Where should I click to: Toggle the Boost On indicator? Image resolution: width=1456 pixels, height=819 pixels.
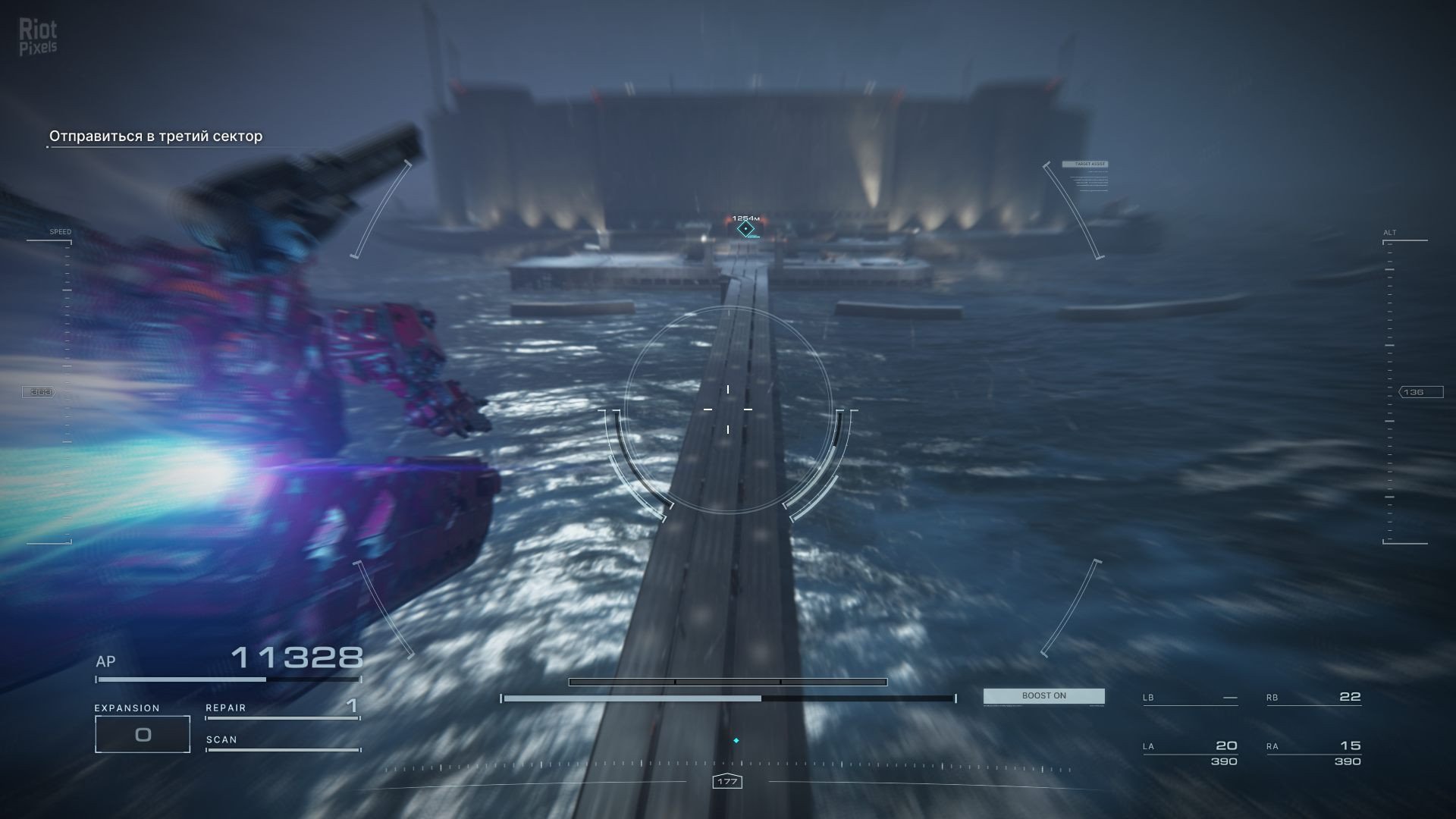[x=1043, y=696]
